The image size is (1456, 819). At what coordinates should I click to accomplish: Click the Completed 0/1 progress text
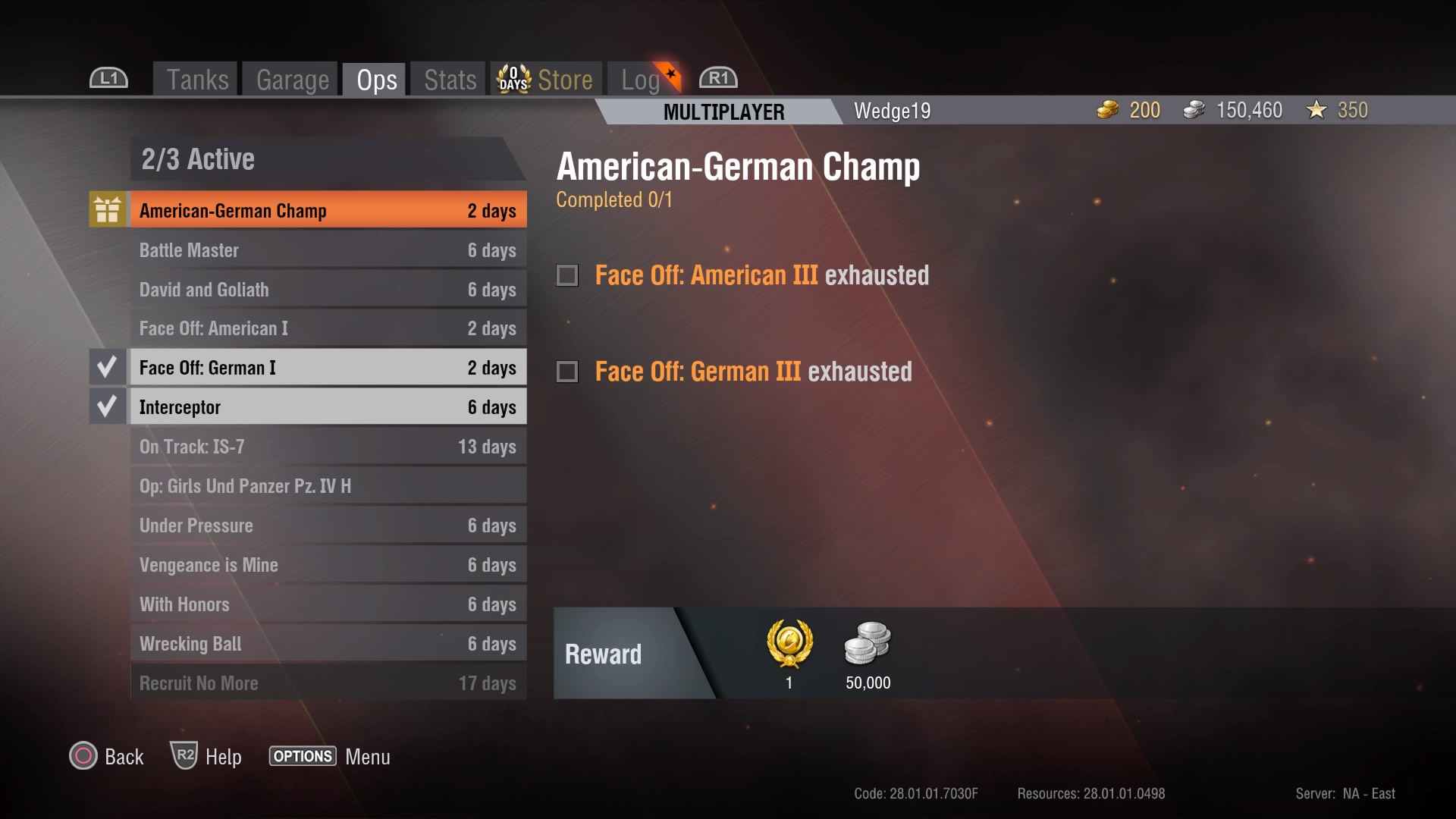pyautogui.click(x=613, y=200)
